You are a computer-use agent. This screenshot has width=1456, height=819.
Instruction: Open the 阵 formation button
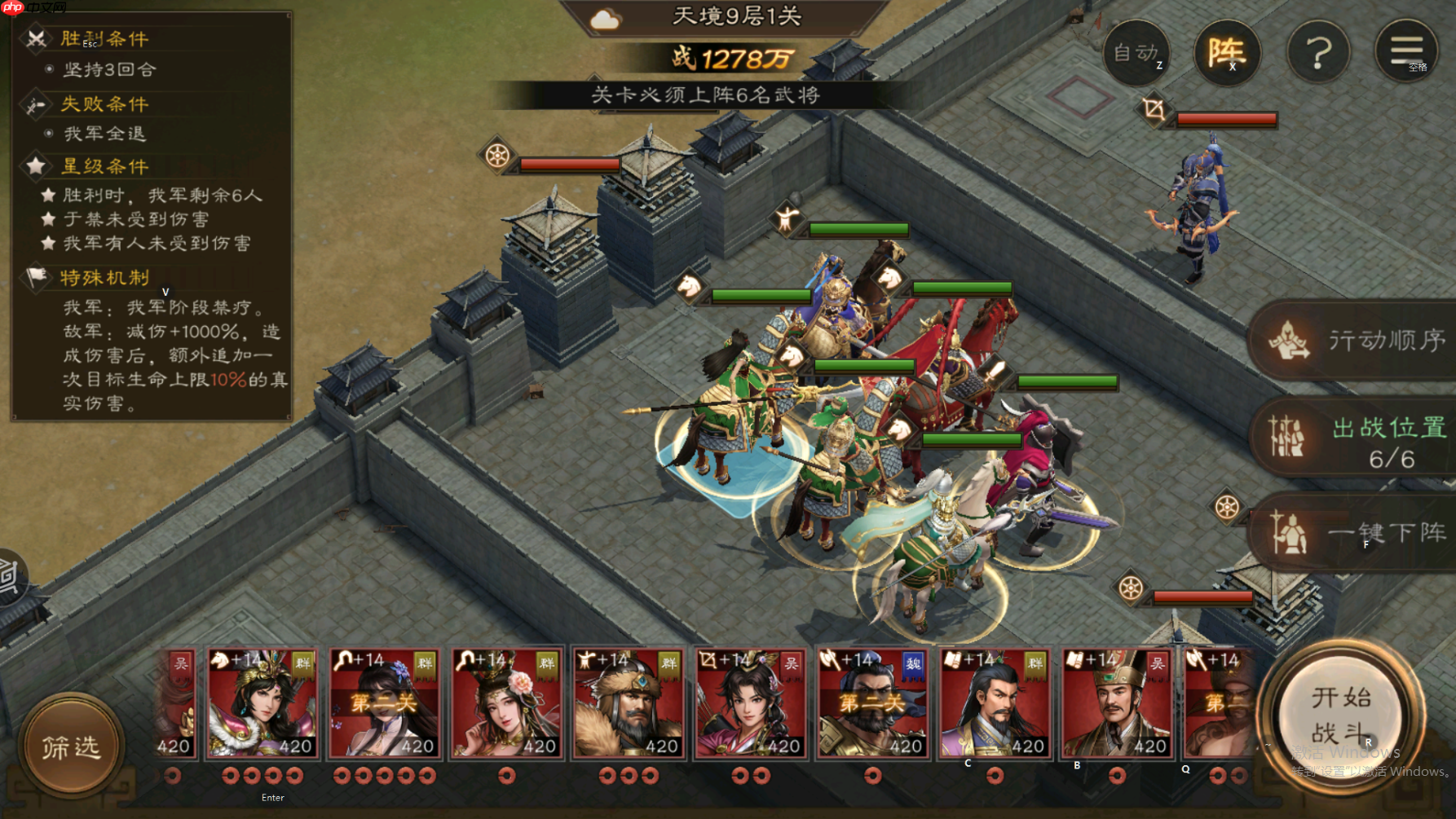coord(1226,53)
